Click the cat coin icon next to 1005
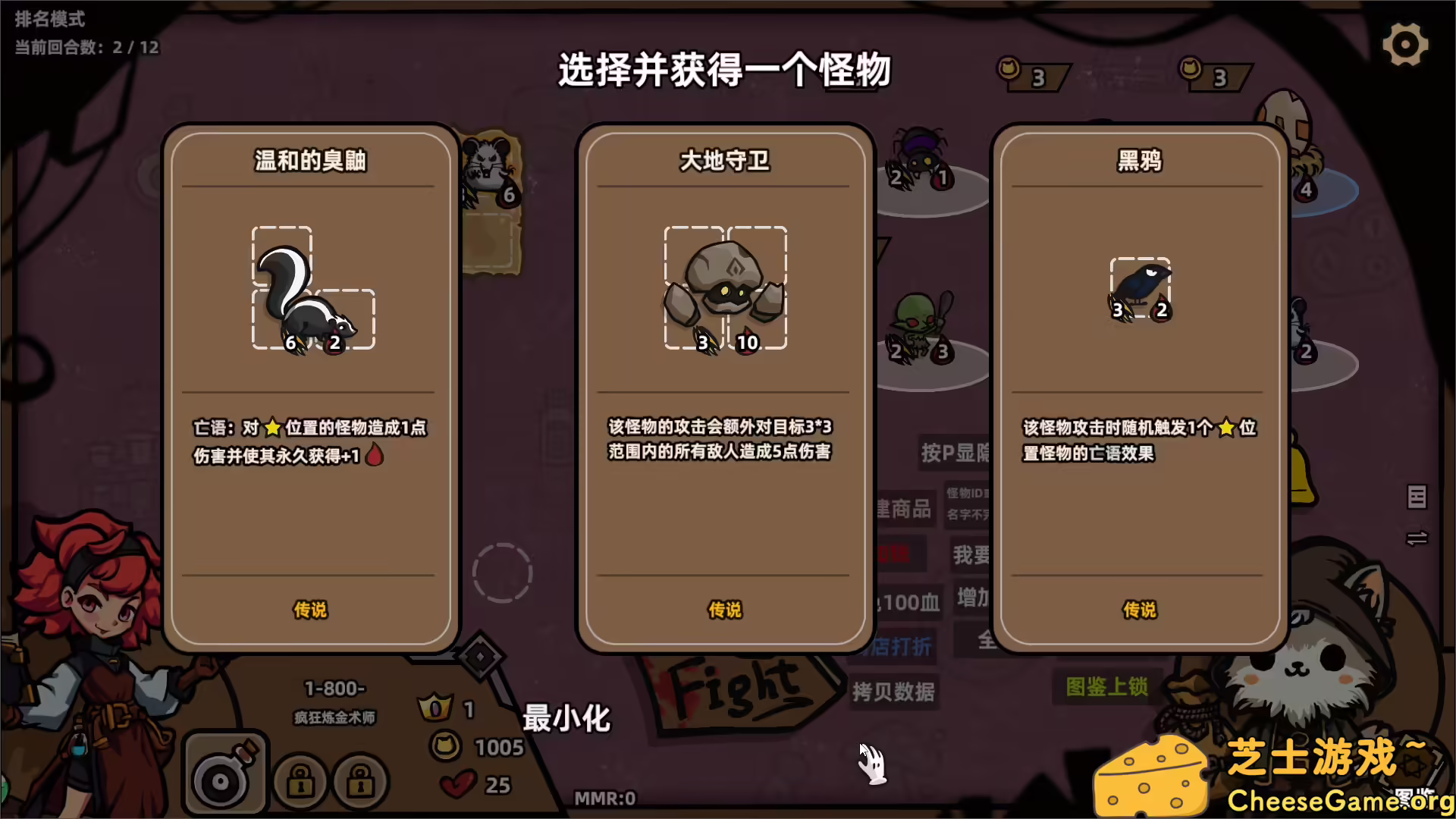Image resolution: width=1456 pixels, height=819 pixels. point(447,746)
